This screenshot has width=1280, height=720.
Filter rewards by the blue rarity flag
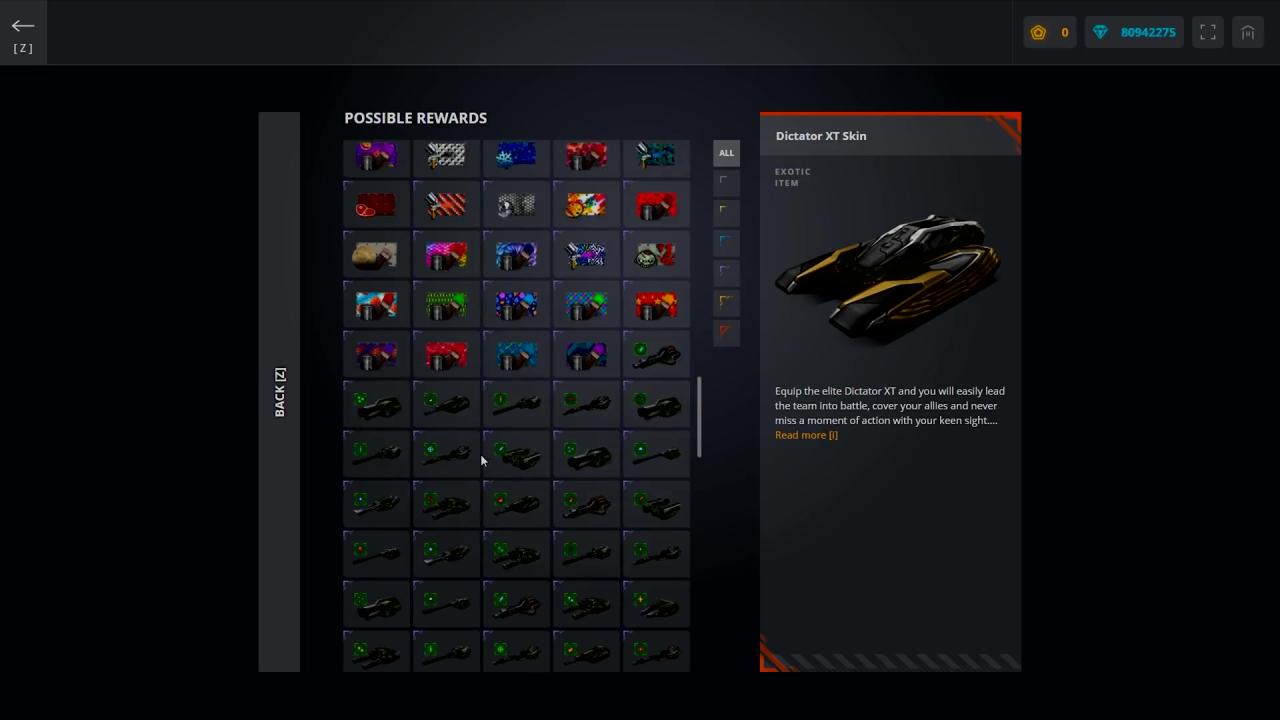point(726,241)
